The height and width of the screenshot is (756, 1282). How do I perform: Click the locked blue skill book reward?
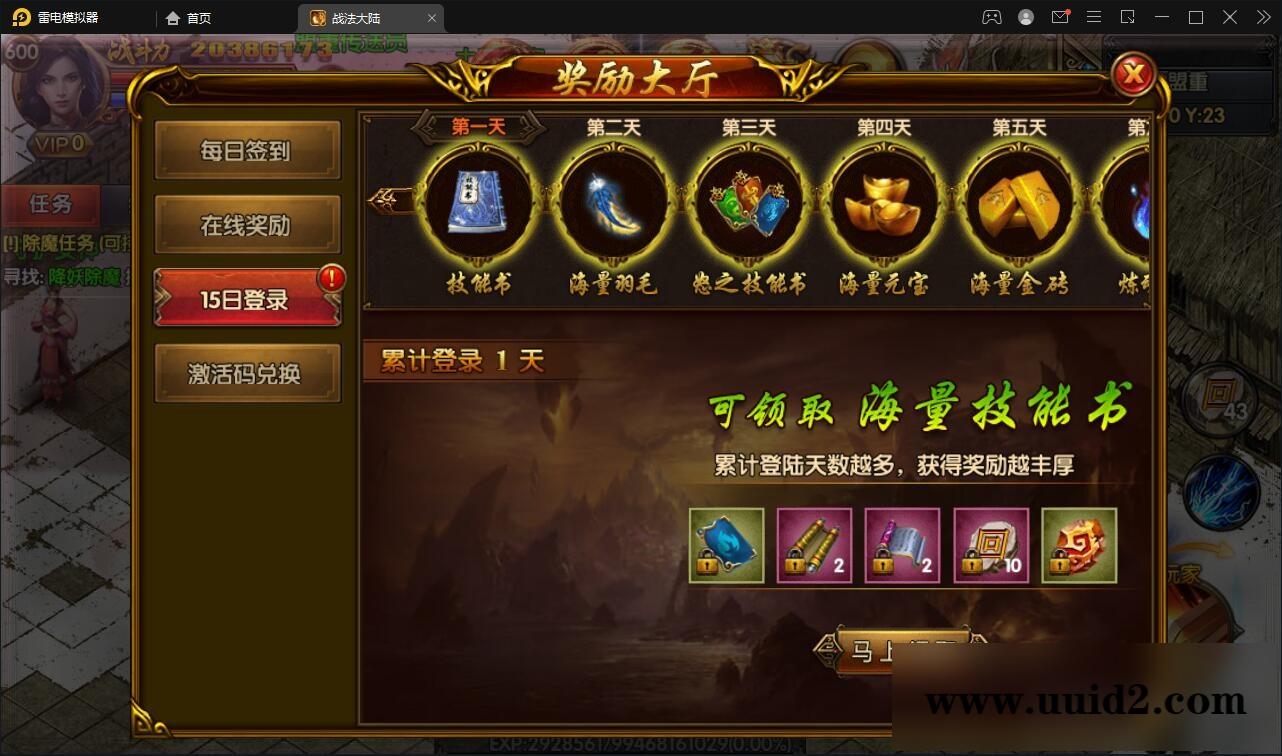click(726, 545)
